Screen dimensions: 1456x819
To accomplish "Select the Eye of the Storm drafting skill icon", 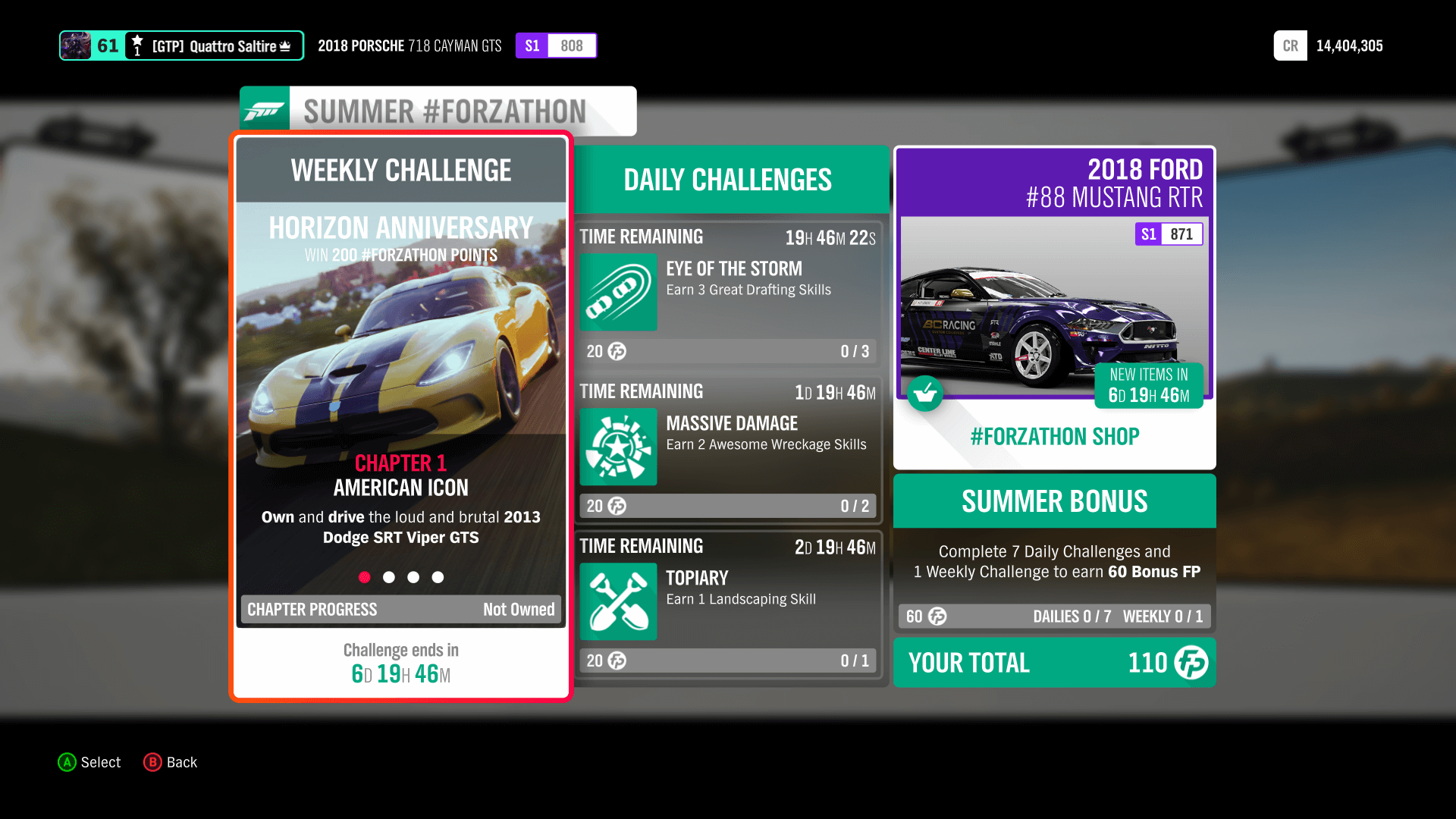I will pyautogui.click(x=618, y=293).
